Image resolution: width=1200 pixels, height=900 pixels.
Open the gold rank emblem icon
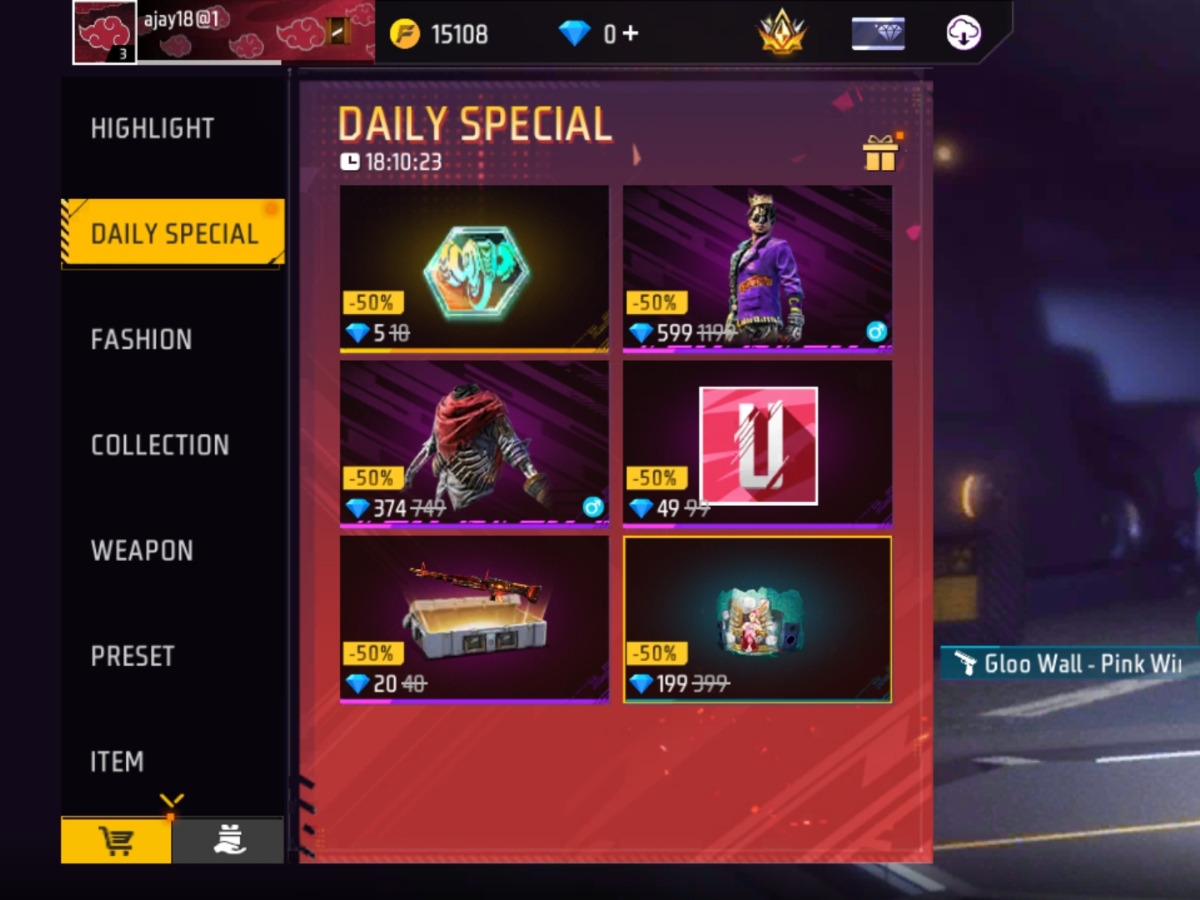coord(782,34)
